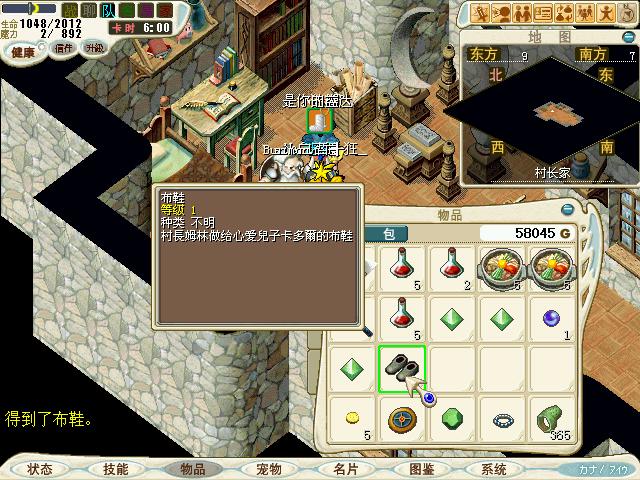Image resolution: width=640 pixels, height=480 pixels.
Task: Select the red potion stack of two
Action: [x=451, y=270]
